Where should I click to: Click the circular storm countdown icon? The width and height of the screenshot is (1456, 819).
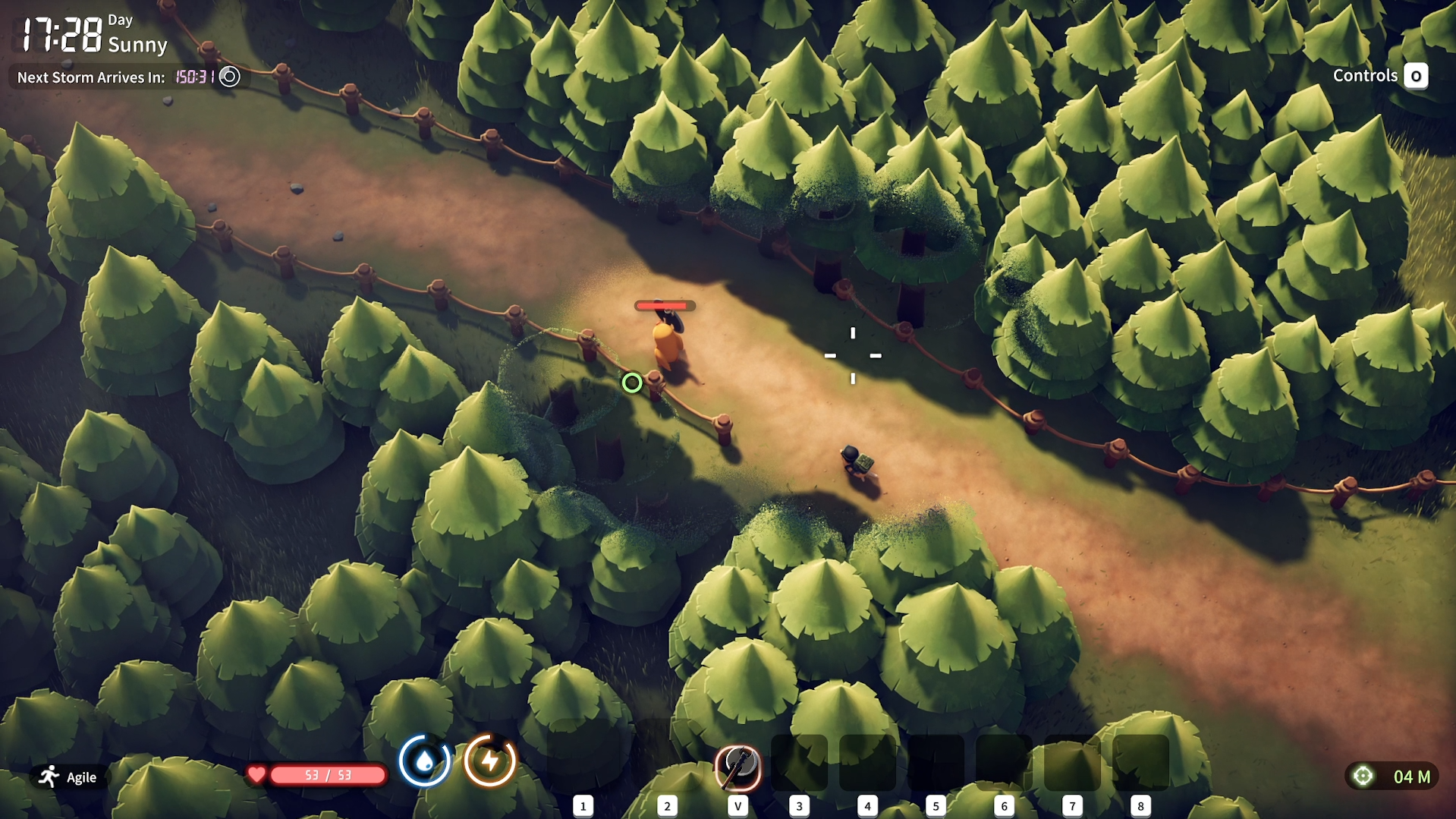click(229, 77)
